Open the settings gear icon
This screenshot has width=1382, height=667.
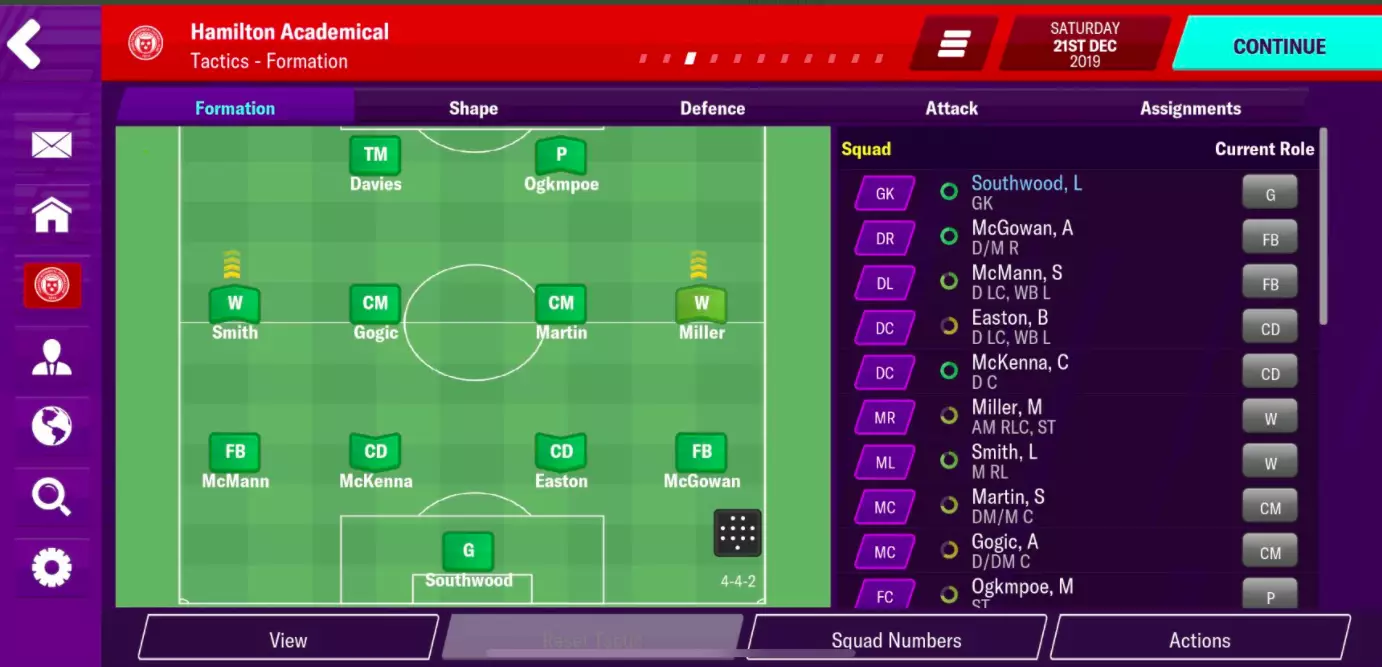[x=51, y=568]
